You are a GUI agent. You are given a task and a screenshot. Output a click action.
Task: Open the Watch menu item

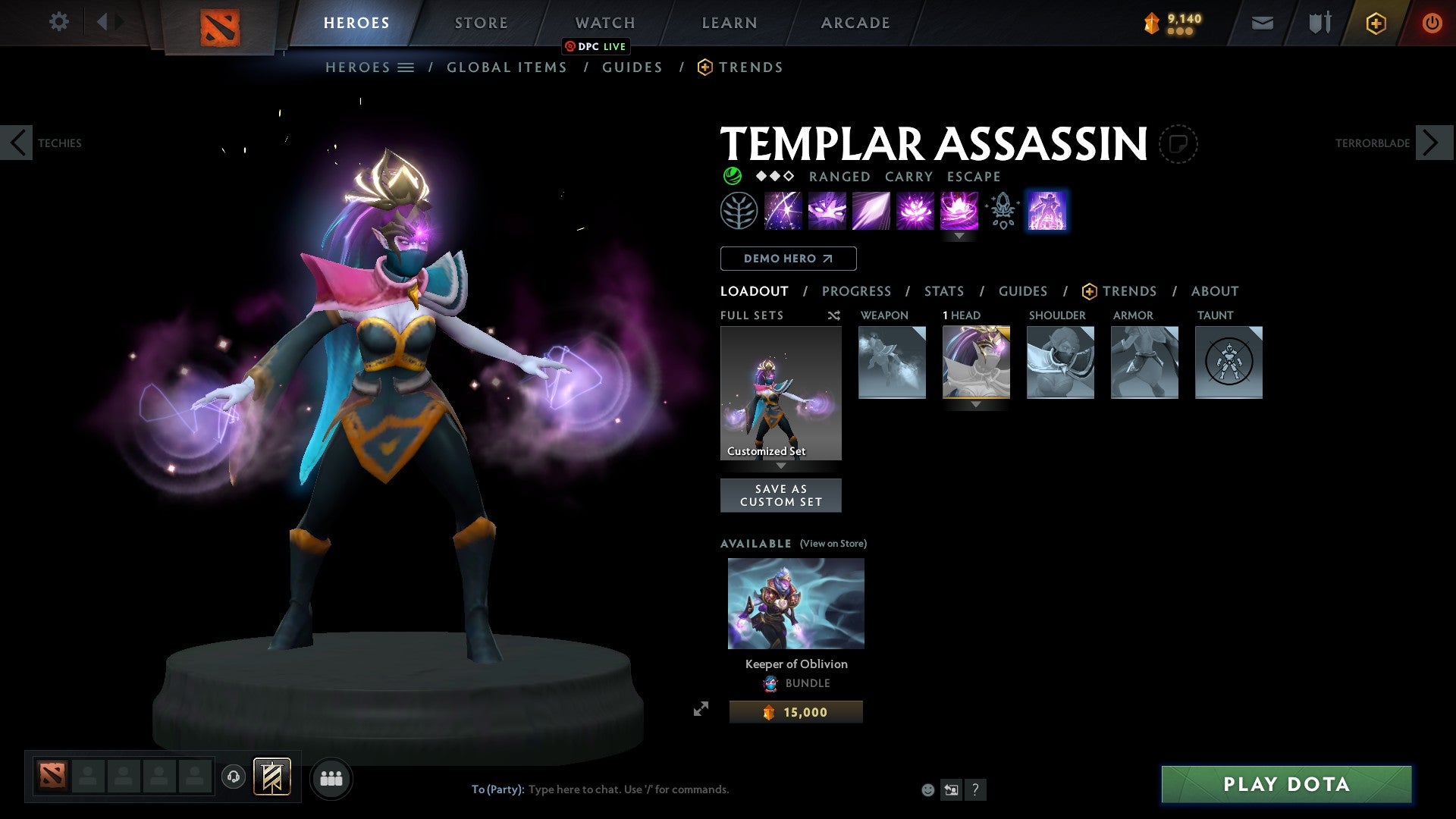pyautogui.click(x=604, y=22)
